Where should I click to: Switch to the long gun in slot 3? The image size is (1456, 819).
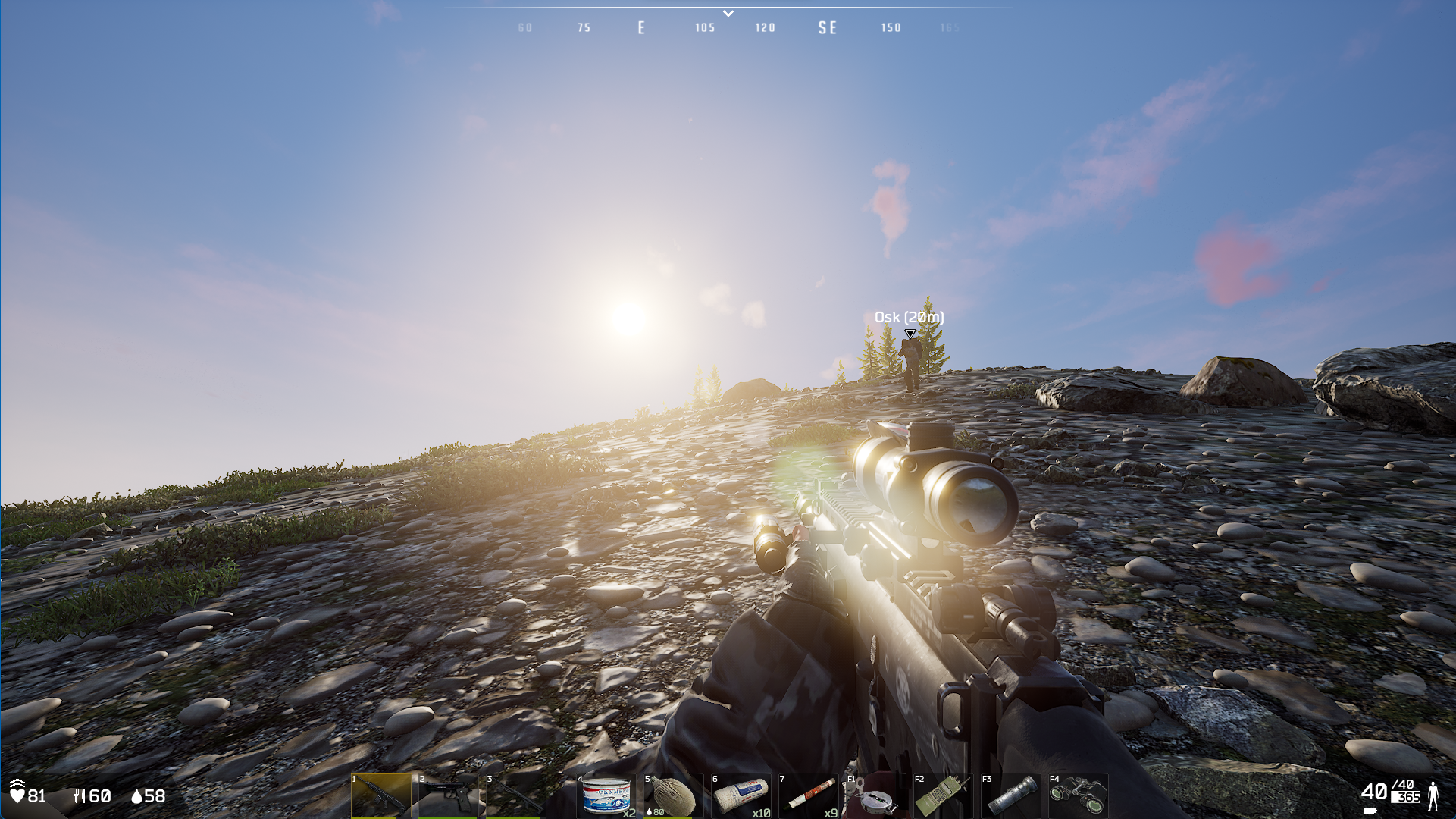516,795
